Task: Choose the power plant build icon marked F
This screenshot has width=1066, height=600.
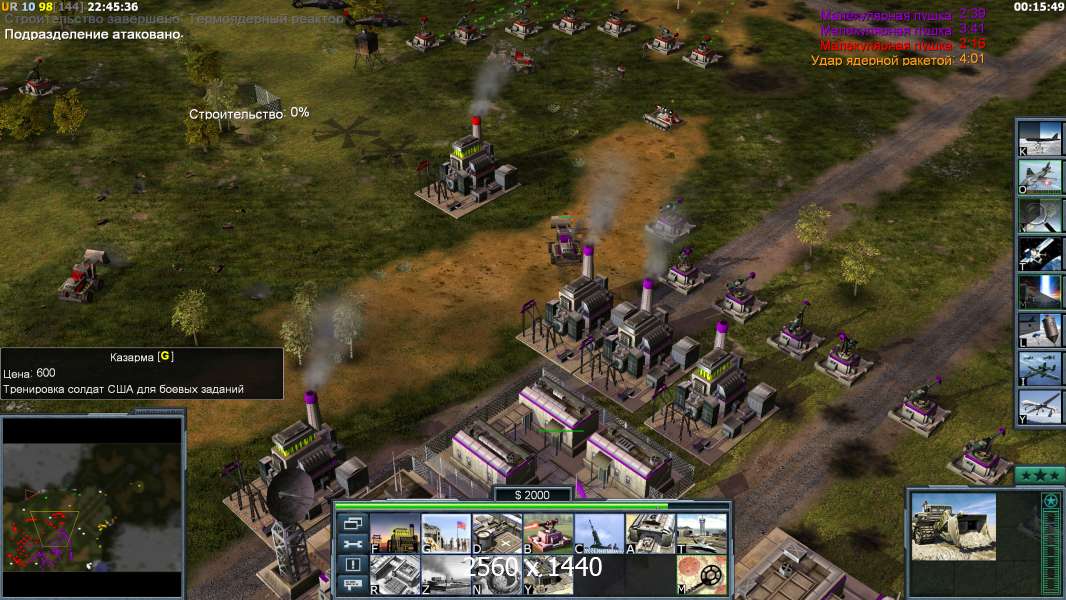Action: pos(394,533)
